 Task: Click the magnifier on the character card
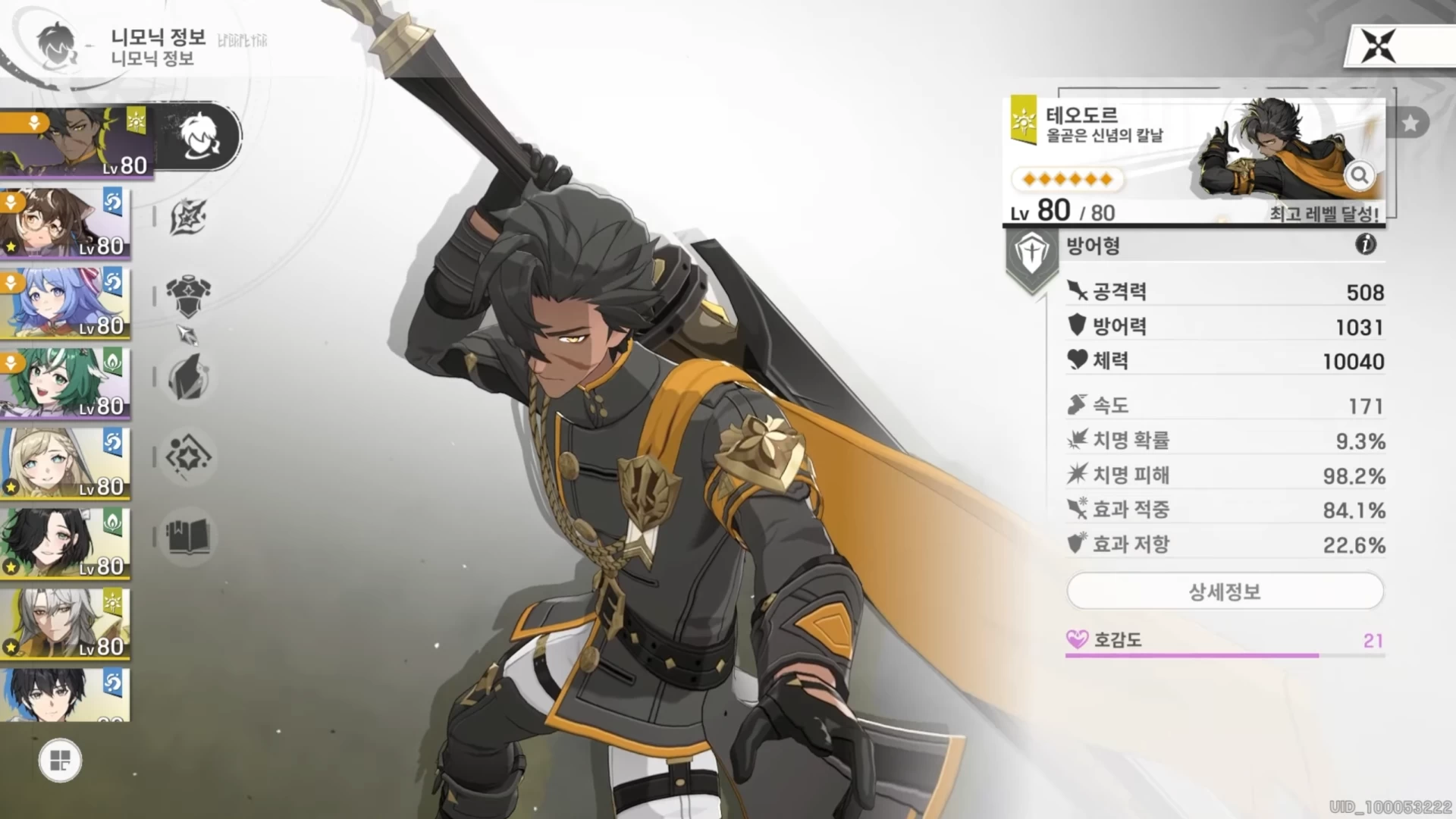[x=1359, y=175]
